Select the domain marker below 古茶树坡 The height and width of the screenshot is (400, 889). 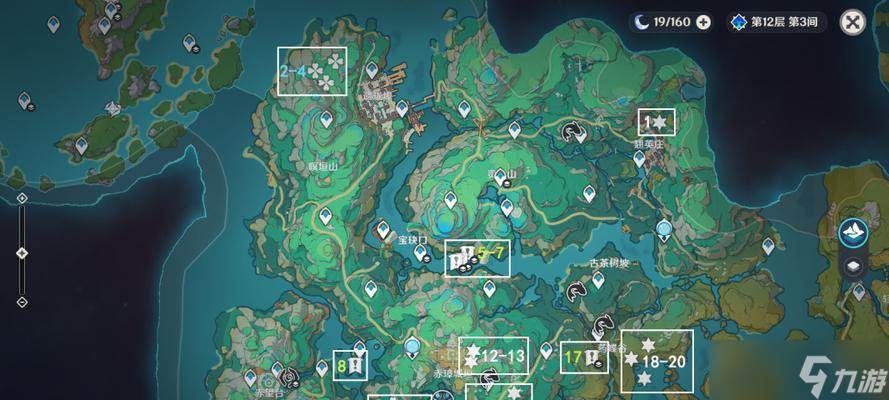[576, 290]
